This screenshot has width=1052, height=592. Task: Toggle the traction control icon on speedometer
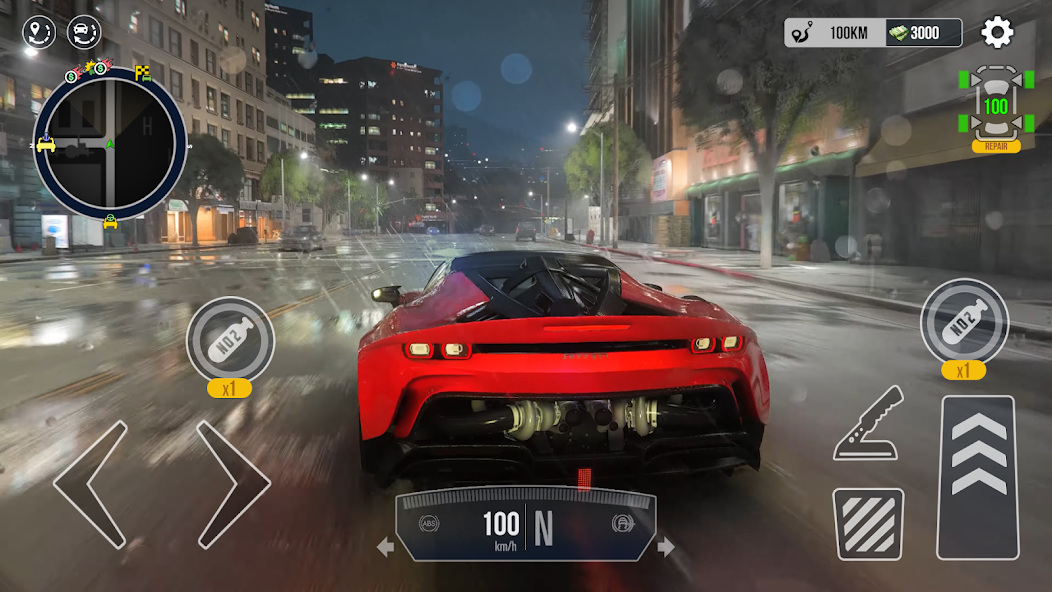point(621,523)
